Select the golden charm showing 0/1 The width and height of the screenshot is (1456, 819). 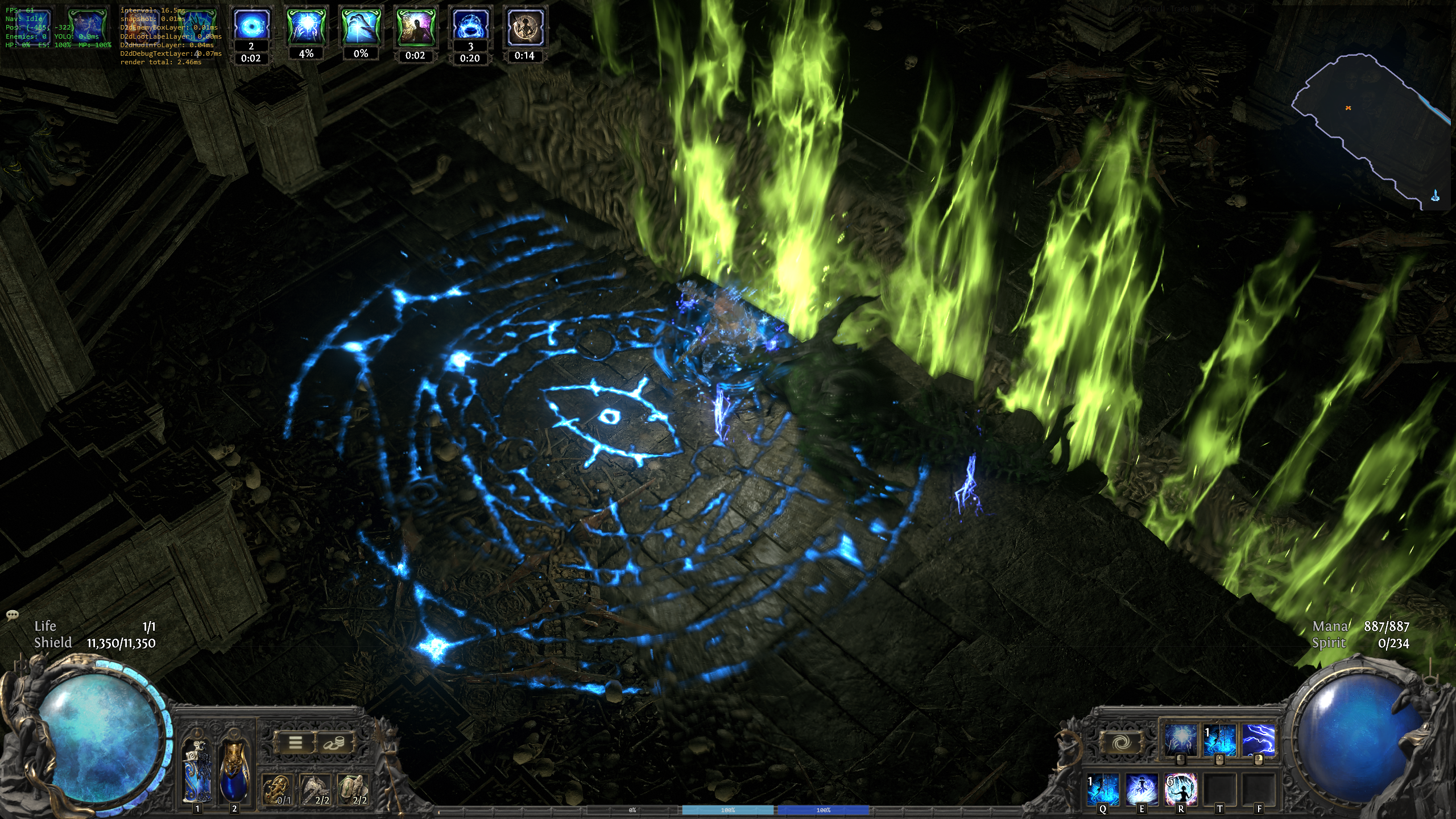277,790
